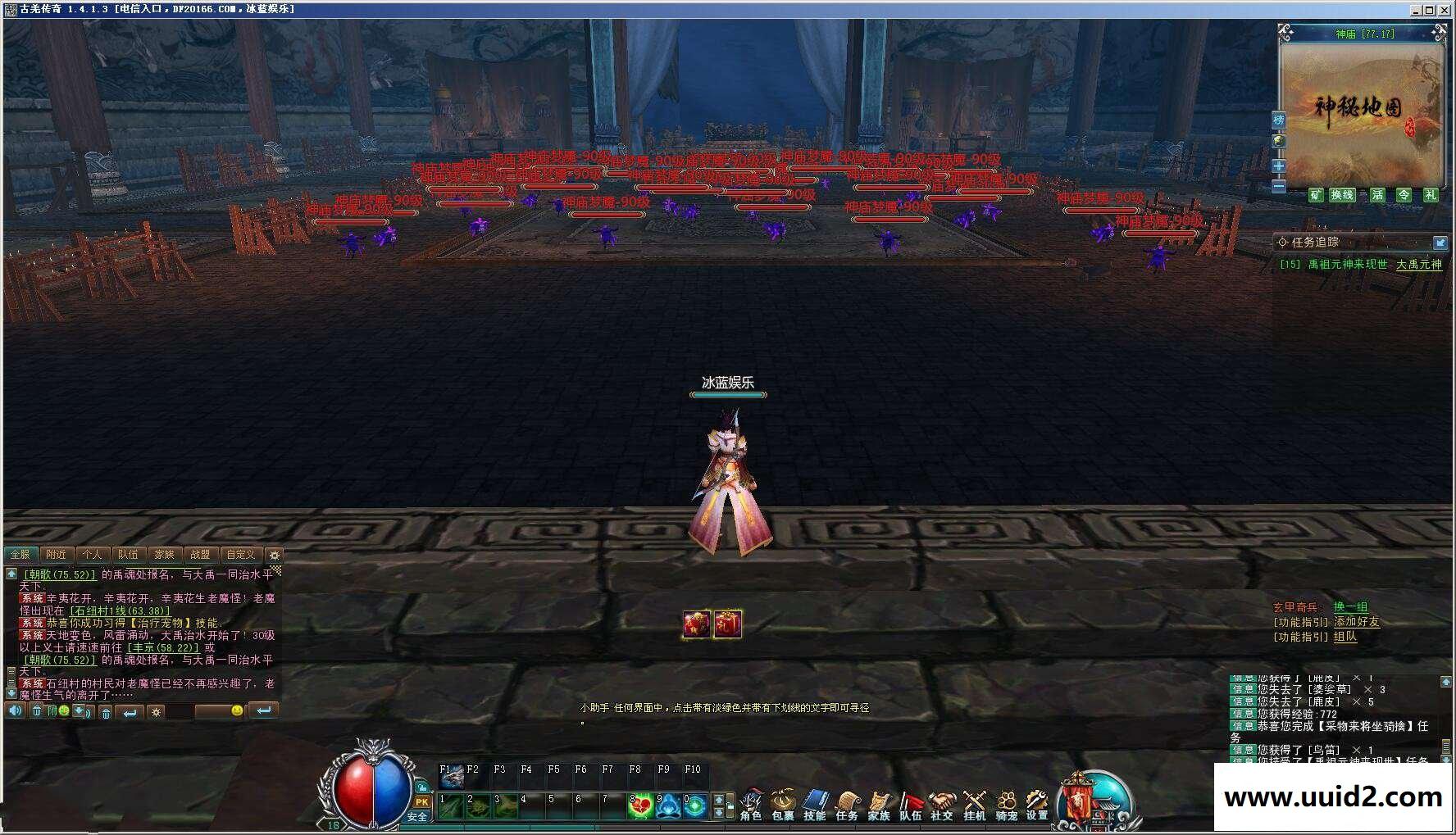
Task: Click the minimap plus zoom-in button
Action: click(1278, 166)
